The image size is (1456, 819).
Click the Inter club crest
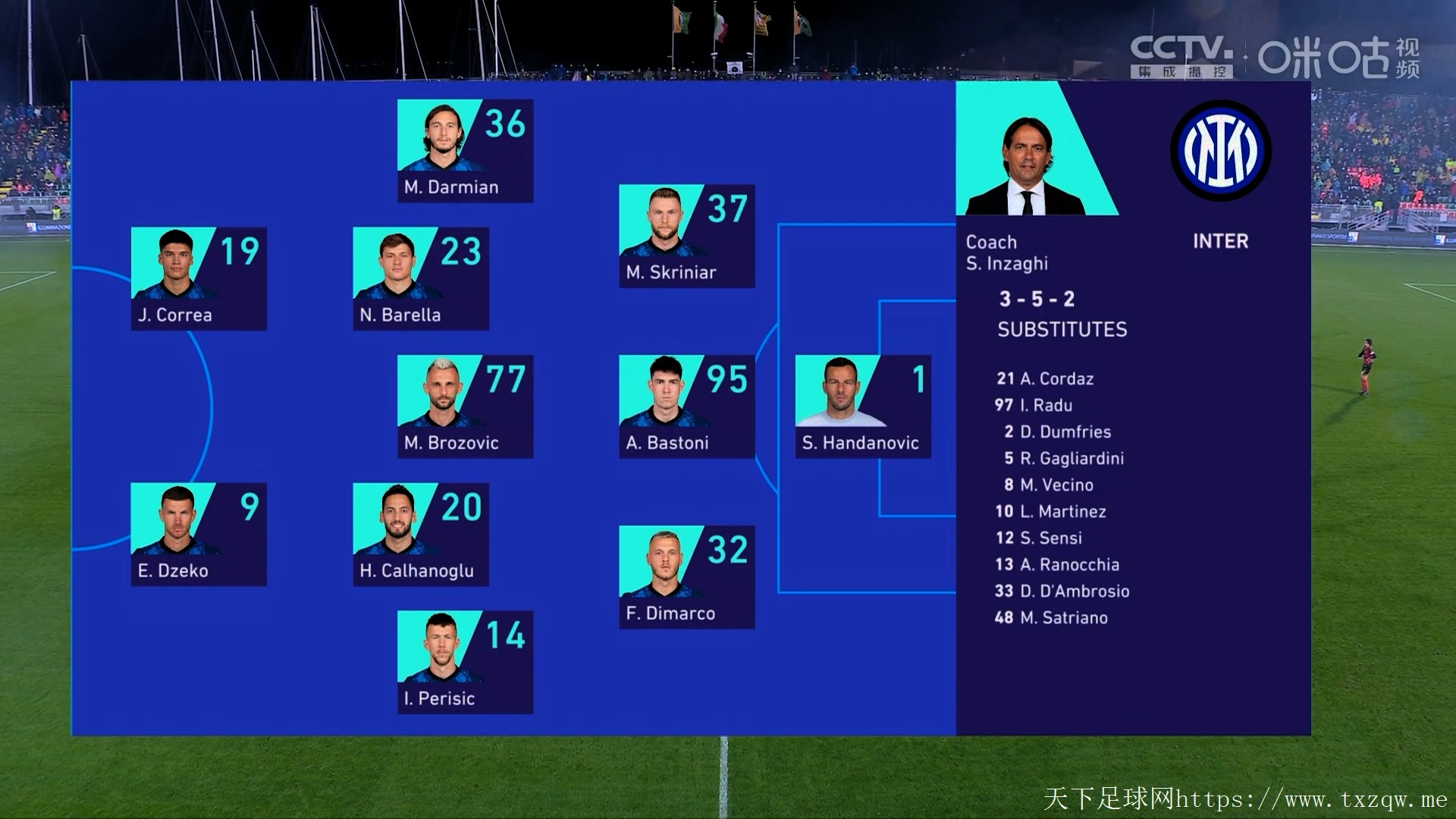[x=1220, y=151]
